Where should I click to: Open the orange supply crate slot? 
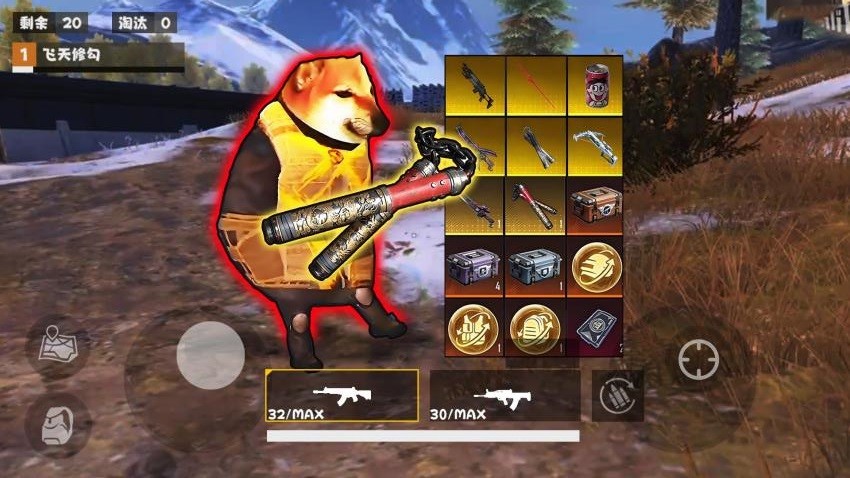coord(595,205)
